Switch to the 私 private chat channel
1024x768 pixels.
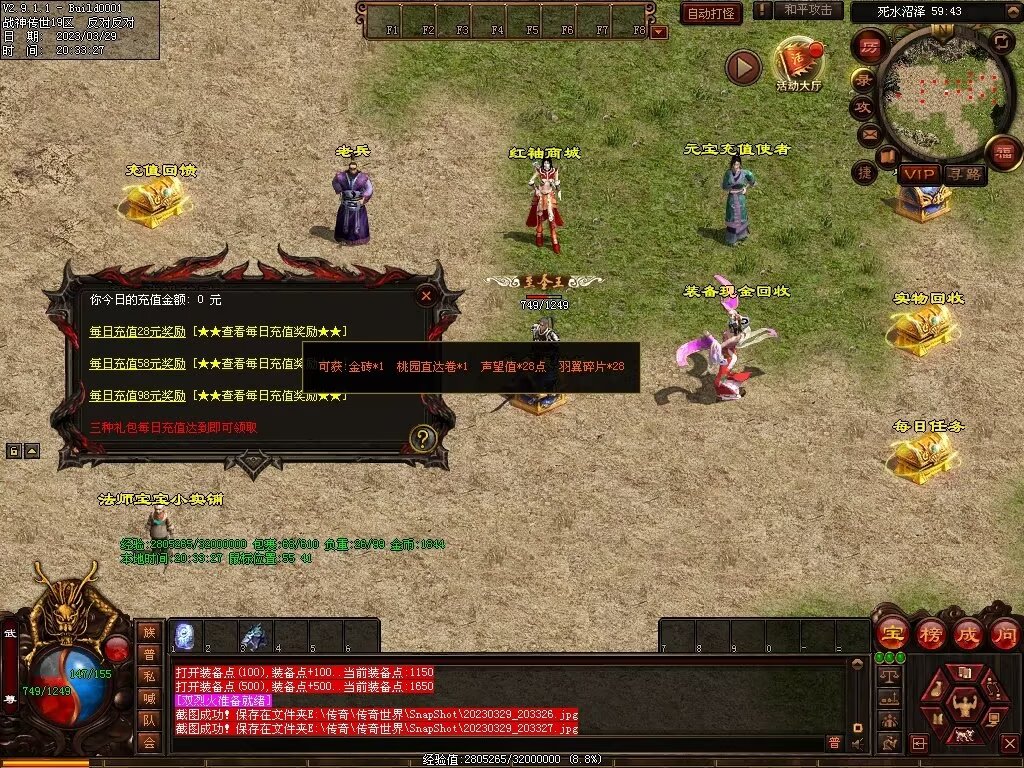(x=149, y=676)
